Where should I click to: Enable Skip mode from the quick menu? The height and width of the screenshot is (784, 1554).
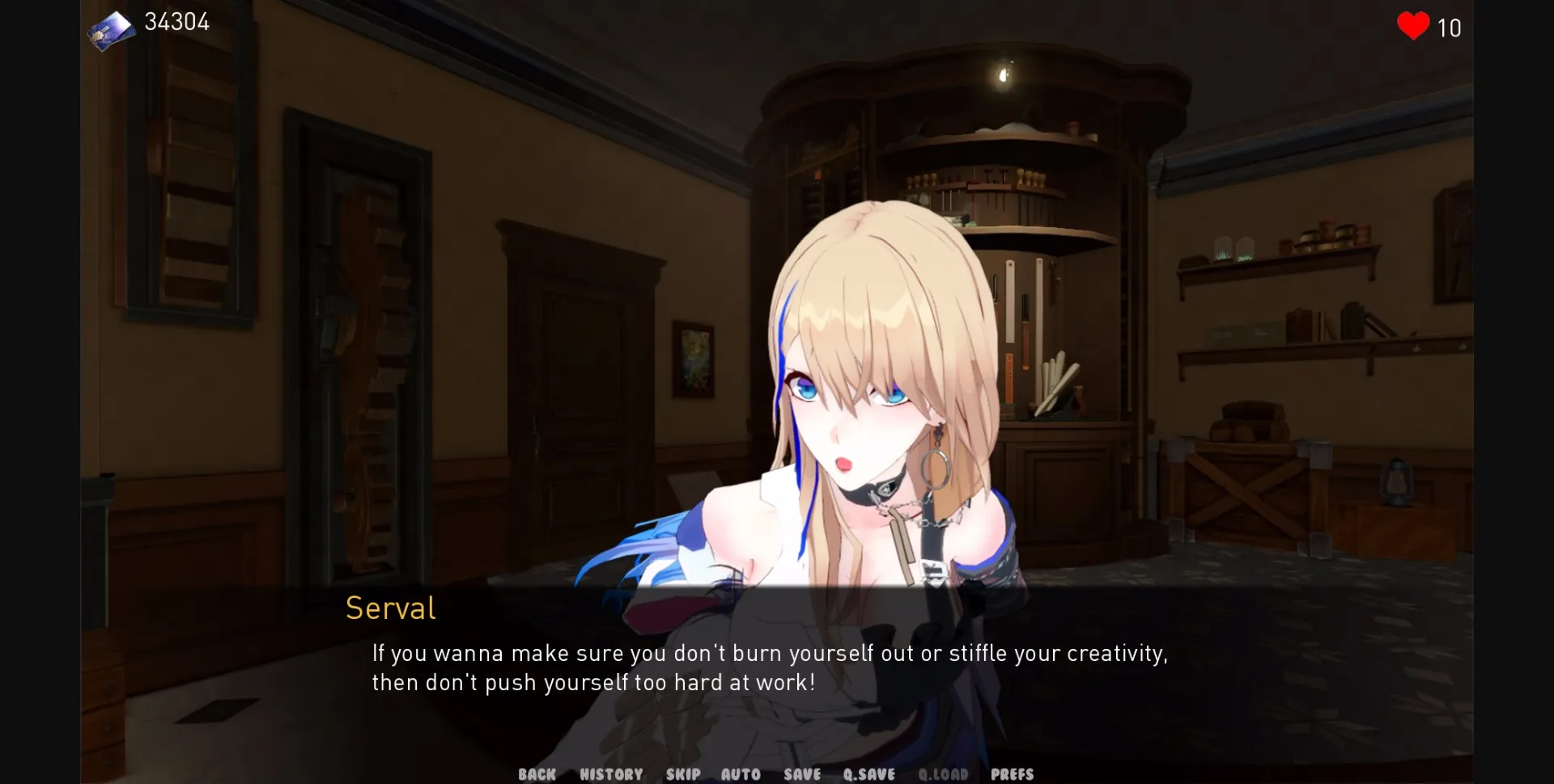[683, 773]
